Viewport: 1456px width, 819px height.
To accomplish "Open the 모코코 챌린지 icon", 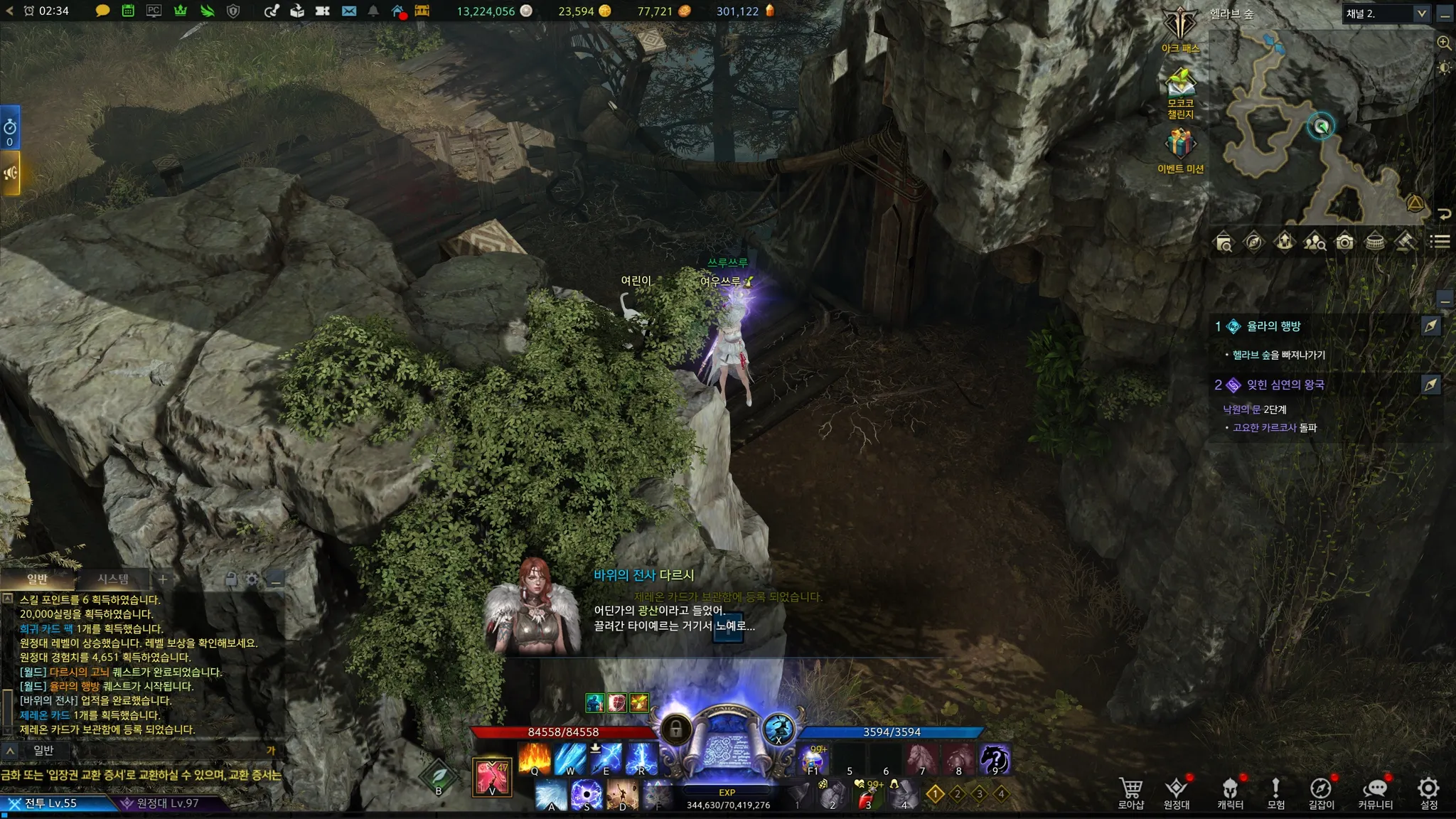I will coord(1180,89).
